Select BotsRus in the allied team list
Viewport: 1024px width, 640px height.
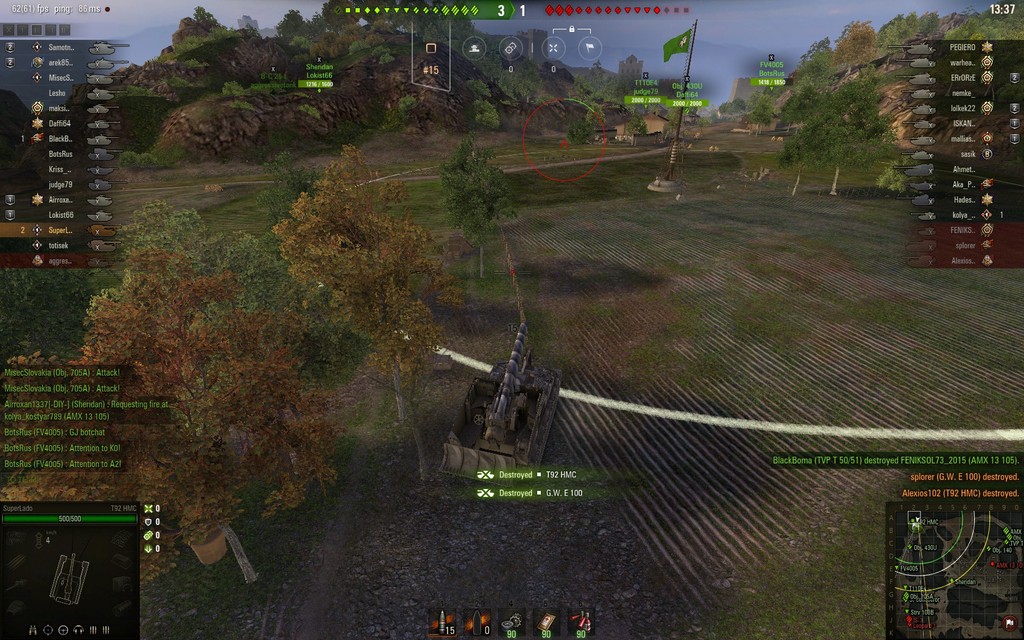pyautogui.click(x=60, y=154)
